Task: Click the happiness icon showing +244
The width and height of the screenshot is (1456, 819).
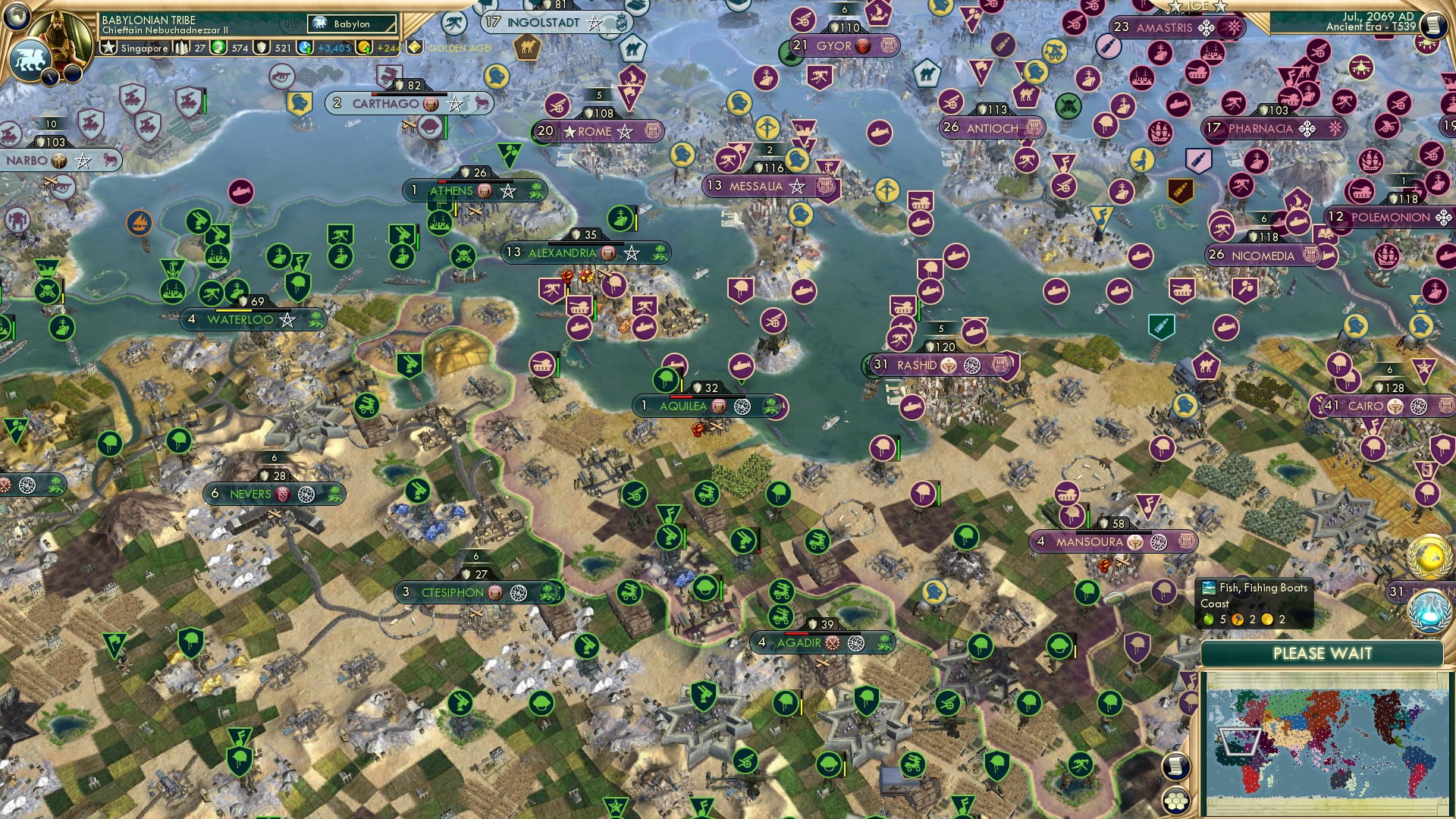Action: [x=366, y=49]
